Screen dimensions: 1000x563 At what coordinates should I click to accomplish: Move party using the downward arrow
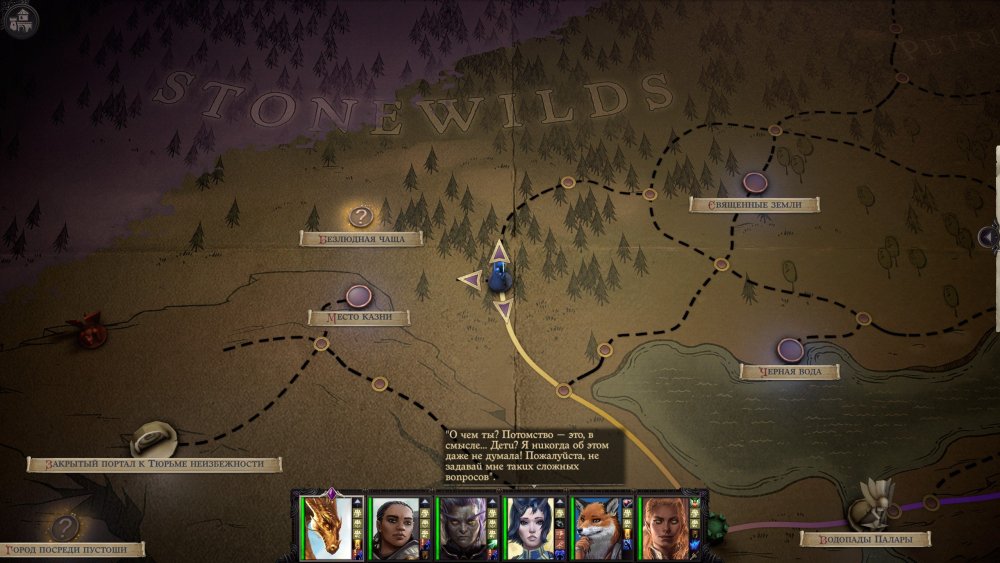(503, 308)
